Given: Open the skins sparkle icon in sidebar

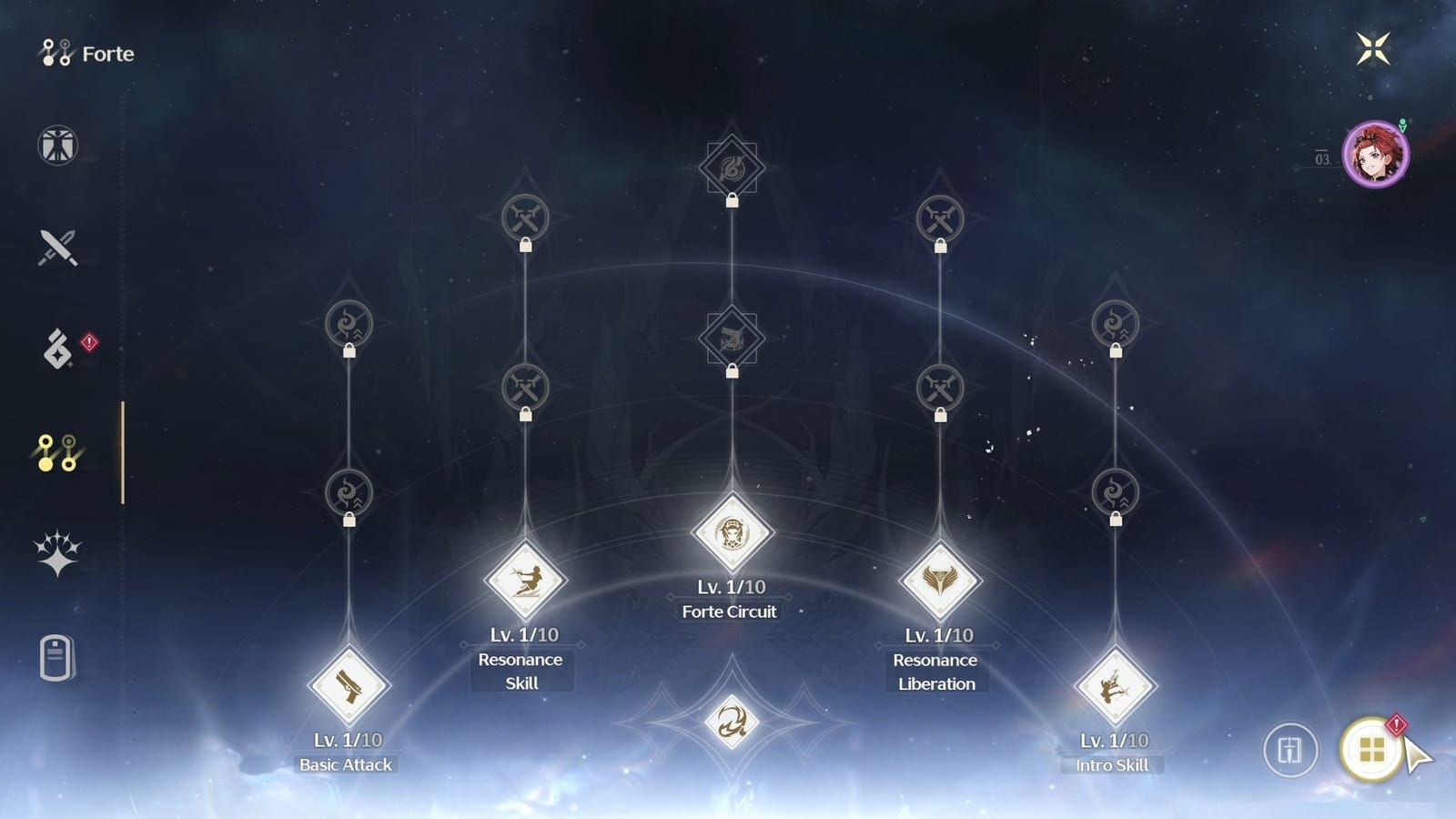Looking at the screenshot, I should pos(56,553).
